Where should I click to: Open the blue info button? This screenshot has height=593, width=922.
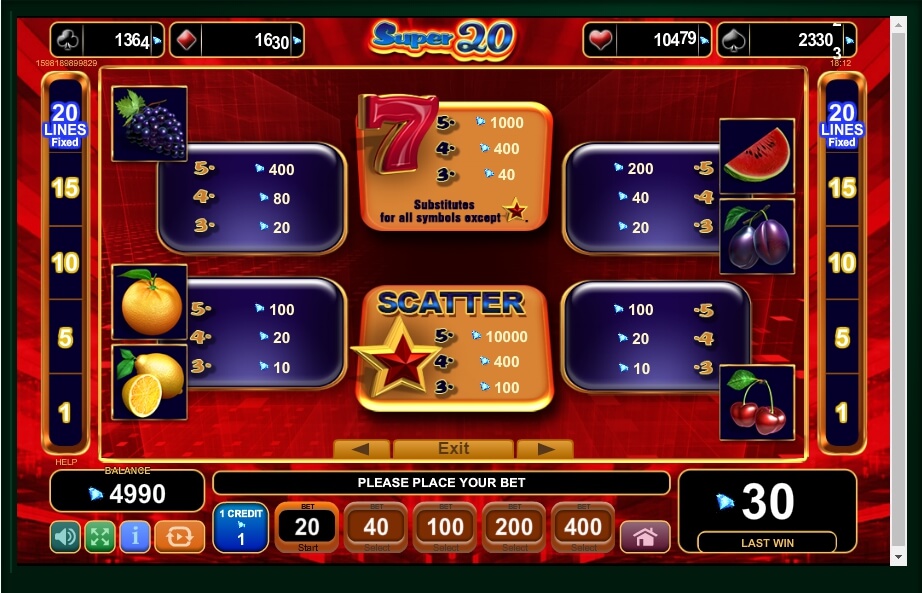point(134,537)
